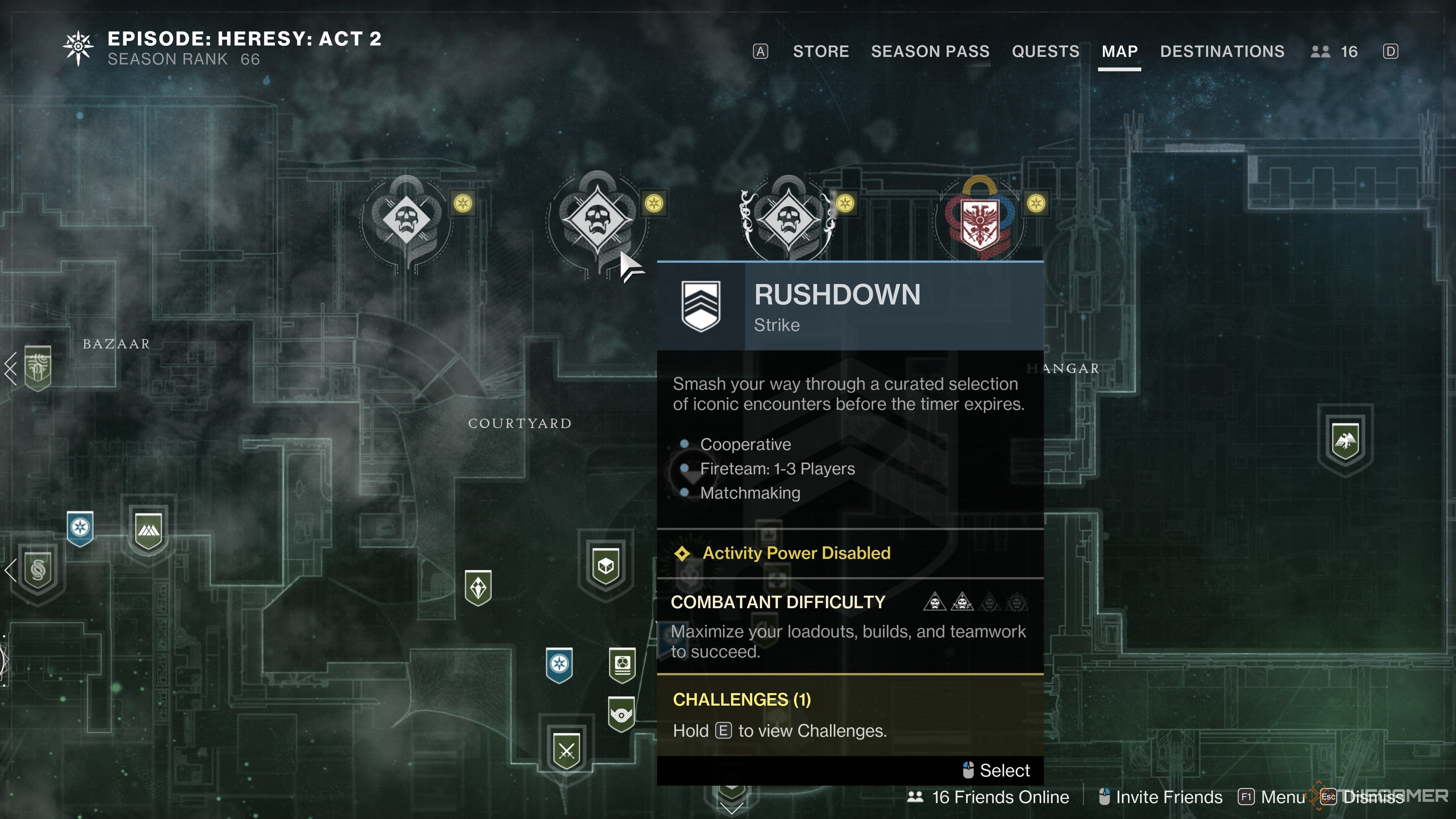Screen dimensions: 1456x819
Task: Invite Friends from the bottom bar
Action: (x=1161, y=797)
